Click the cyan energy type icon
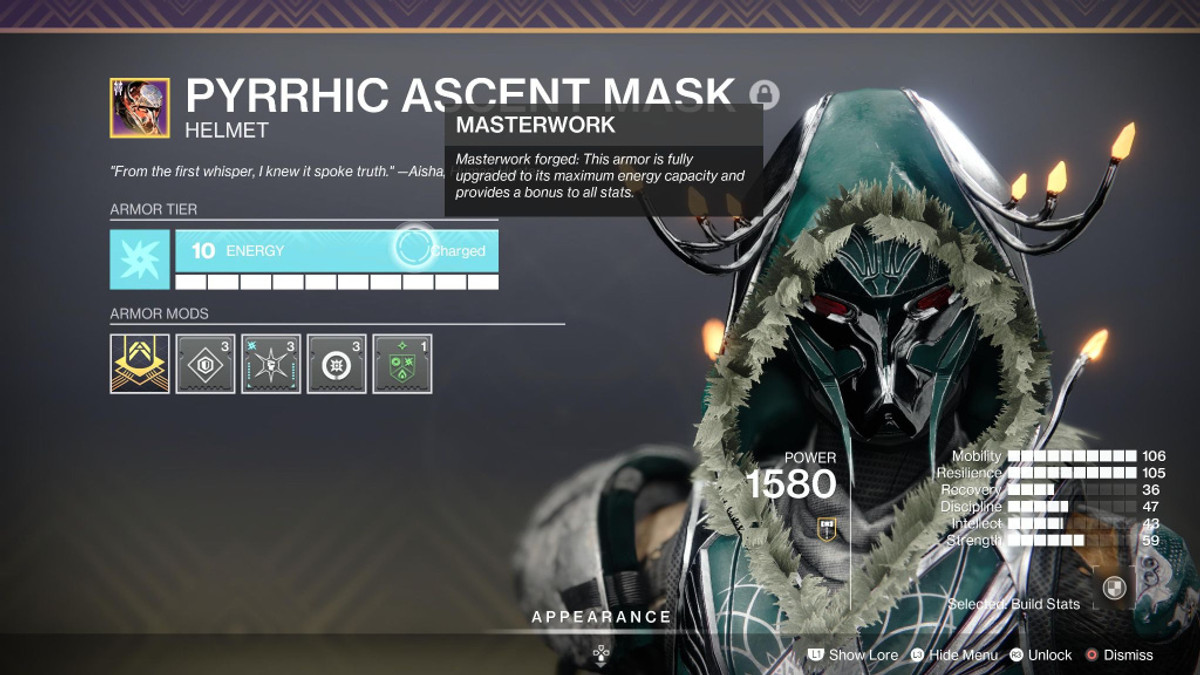1200x675 pixels. (x=140, y=259)
